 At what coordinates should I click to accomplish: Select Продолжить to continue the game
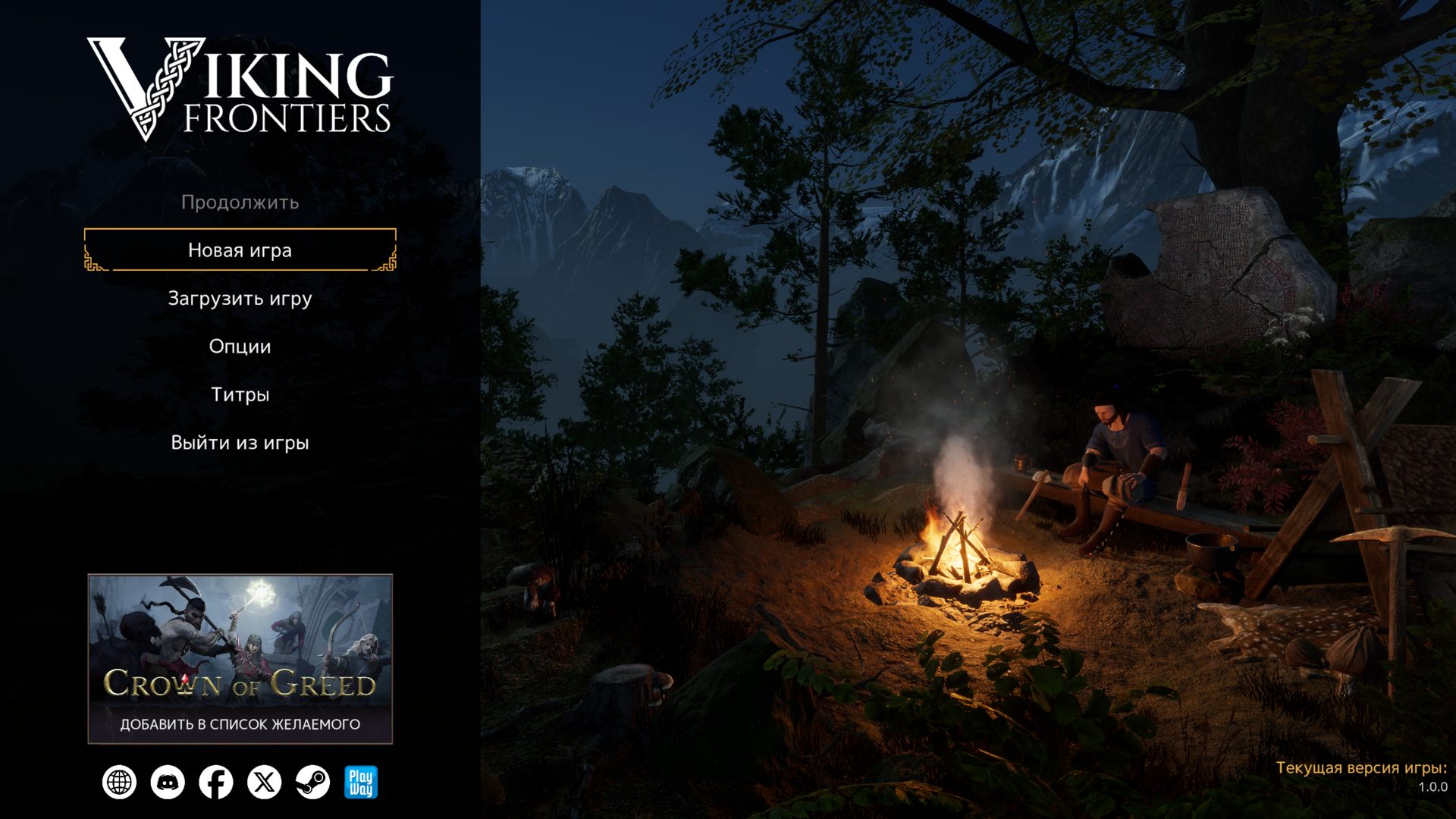240,202
